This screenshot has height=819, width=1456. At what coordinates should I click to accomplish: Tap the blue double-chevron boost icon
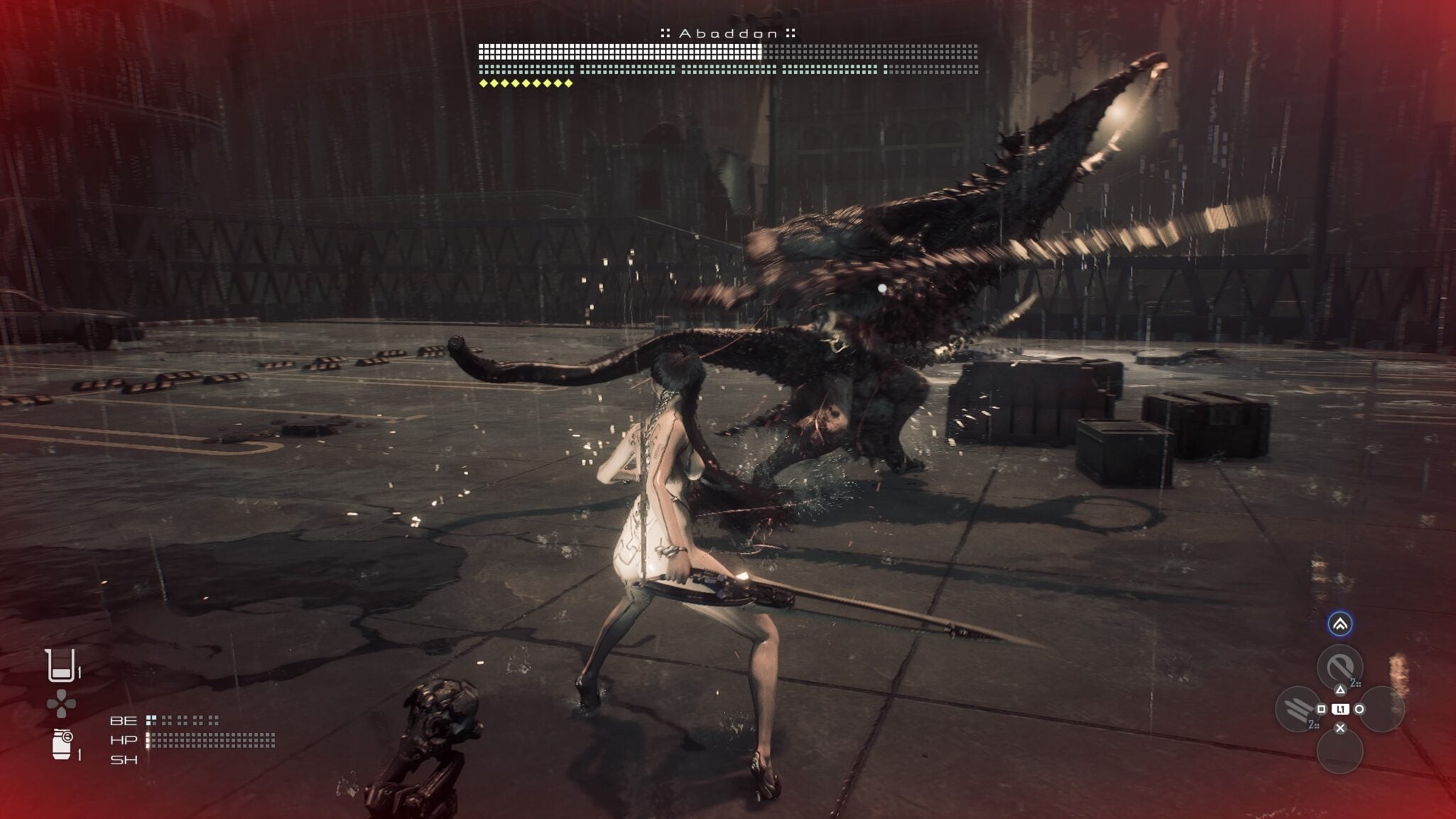pos(1340,624)
